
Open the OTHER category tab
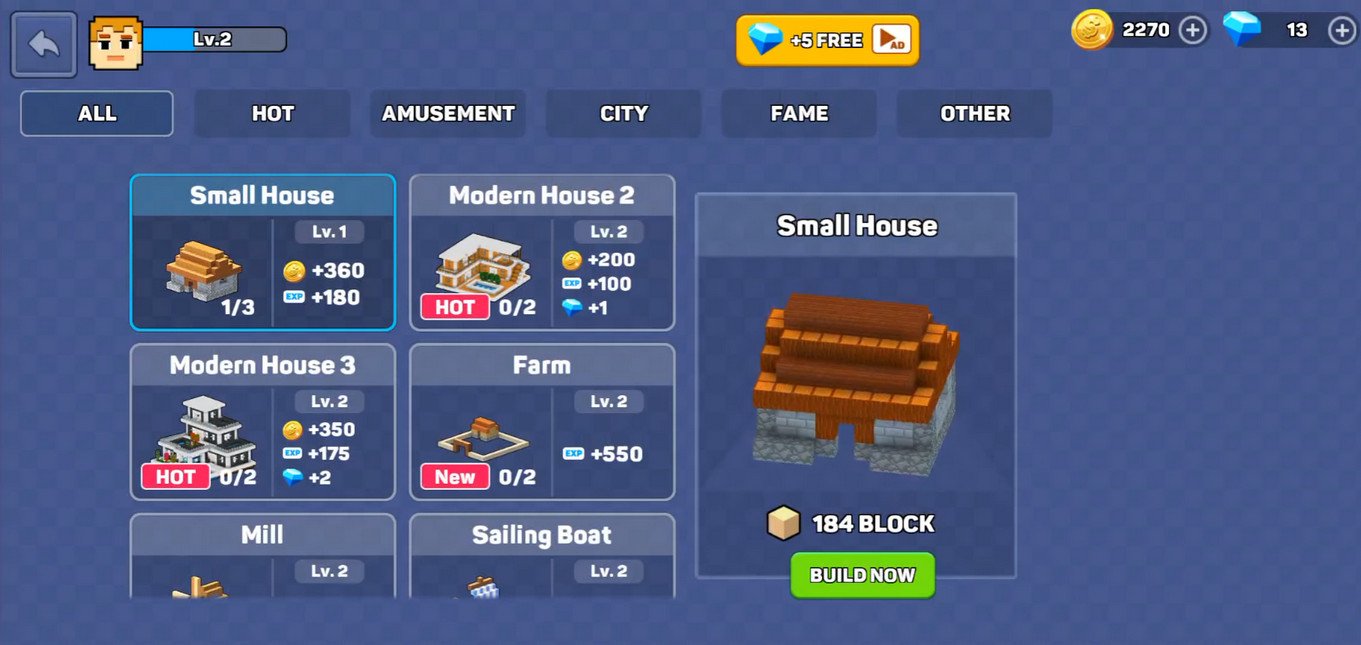[974, 114]
